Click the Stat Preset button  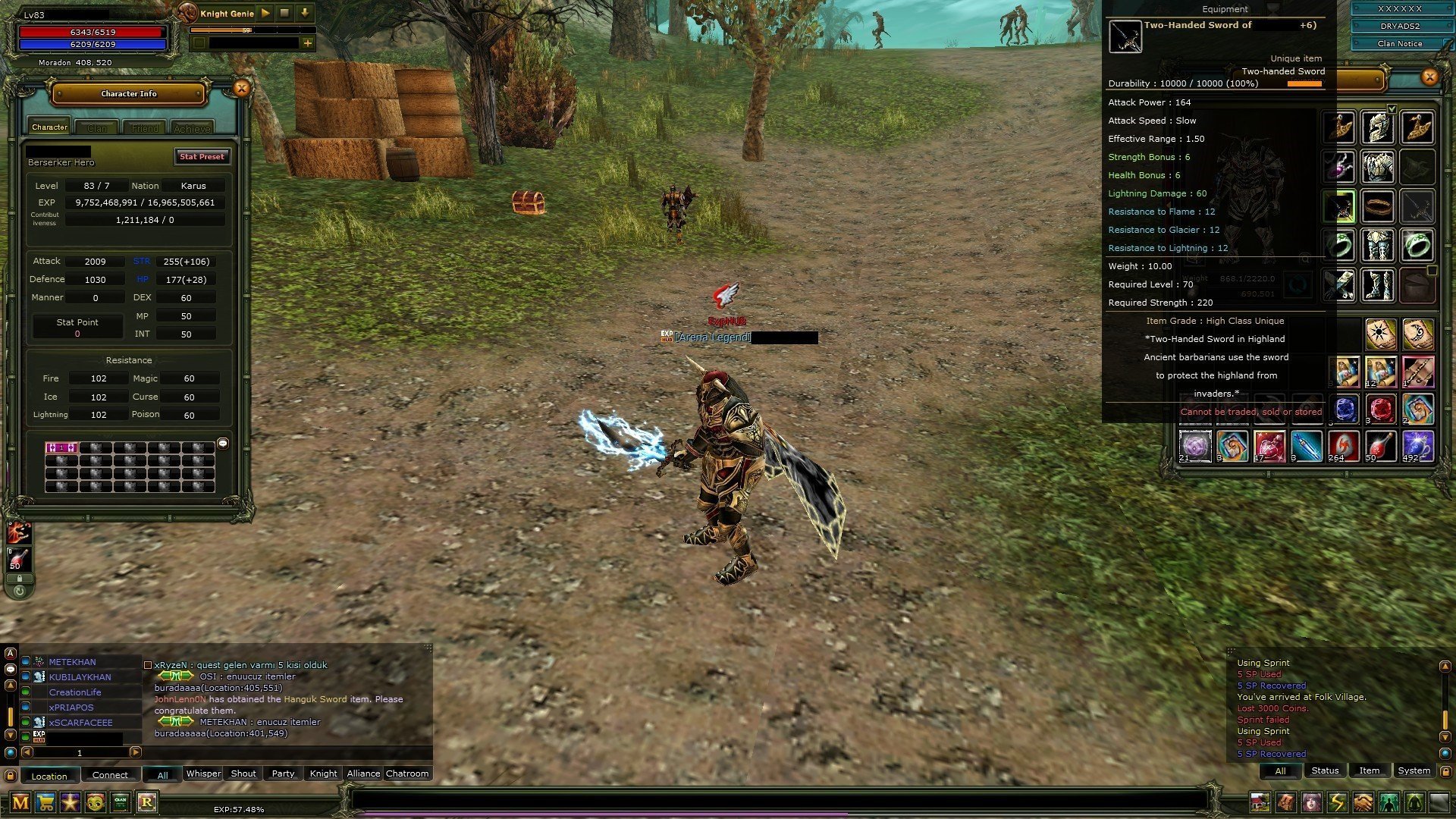pyautogui.click(x=202, y=157)
